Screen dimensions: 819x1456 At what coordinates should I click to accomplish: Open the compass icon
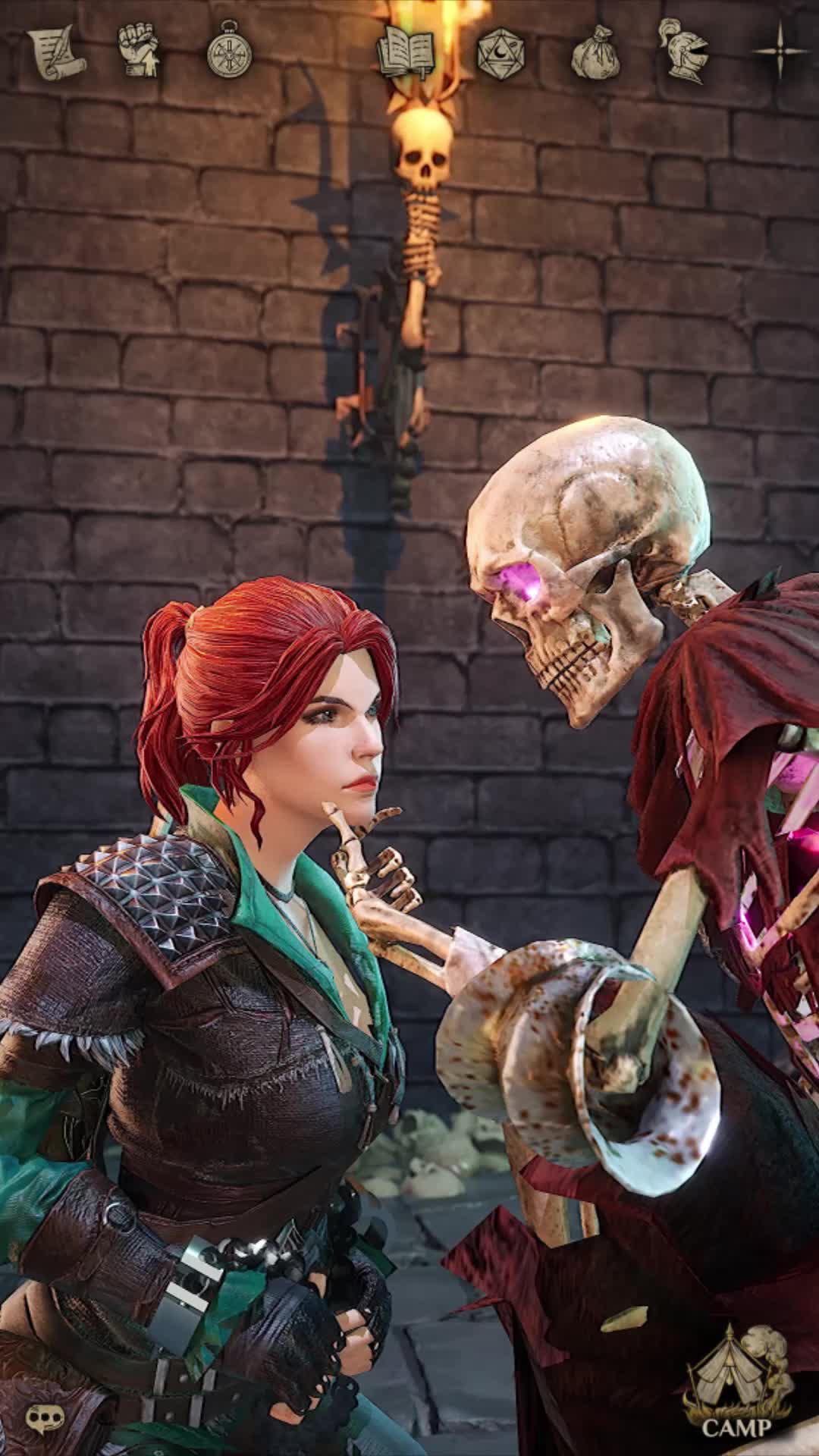(229, 52)
